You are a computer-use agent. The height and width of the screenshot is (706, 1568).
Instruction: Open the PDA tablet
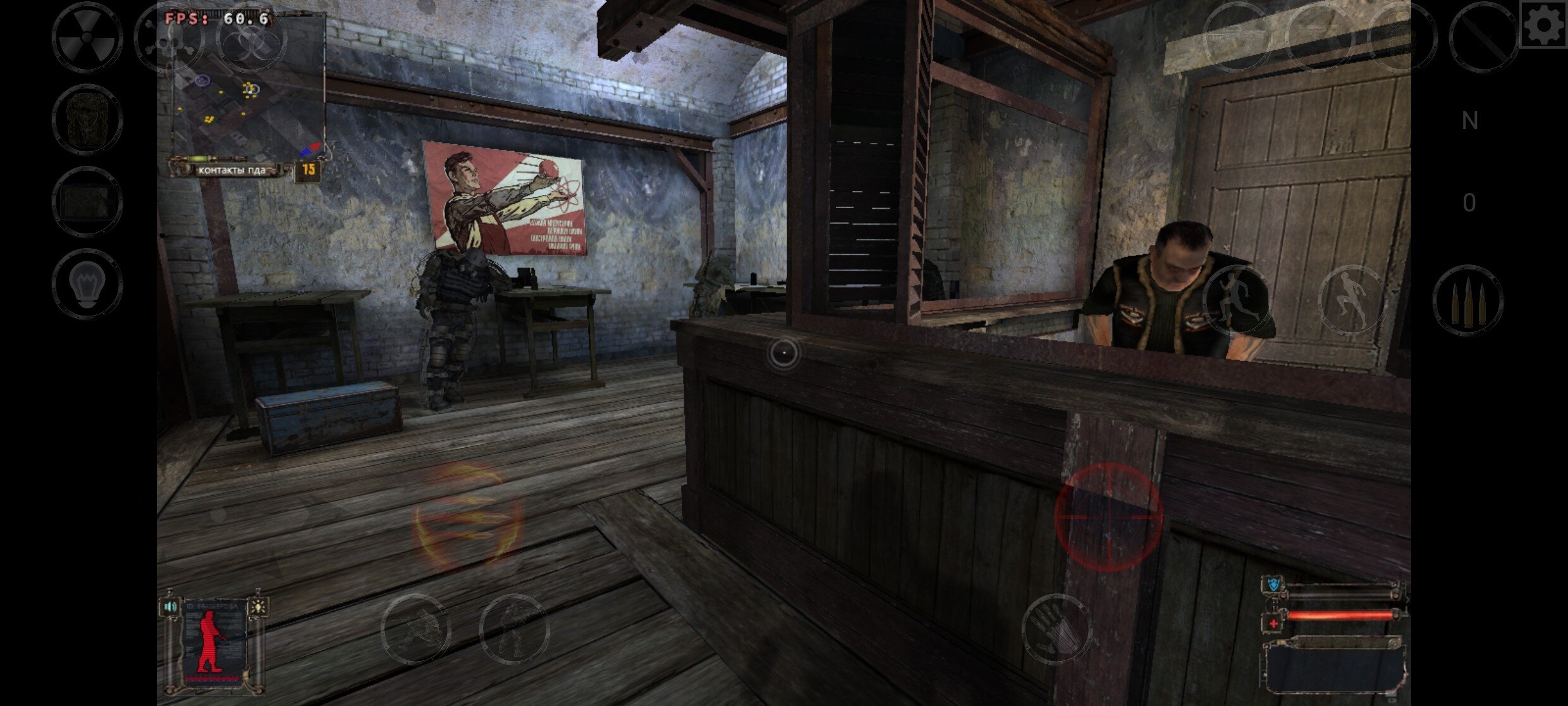(87, 202)
